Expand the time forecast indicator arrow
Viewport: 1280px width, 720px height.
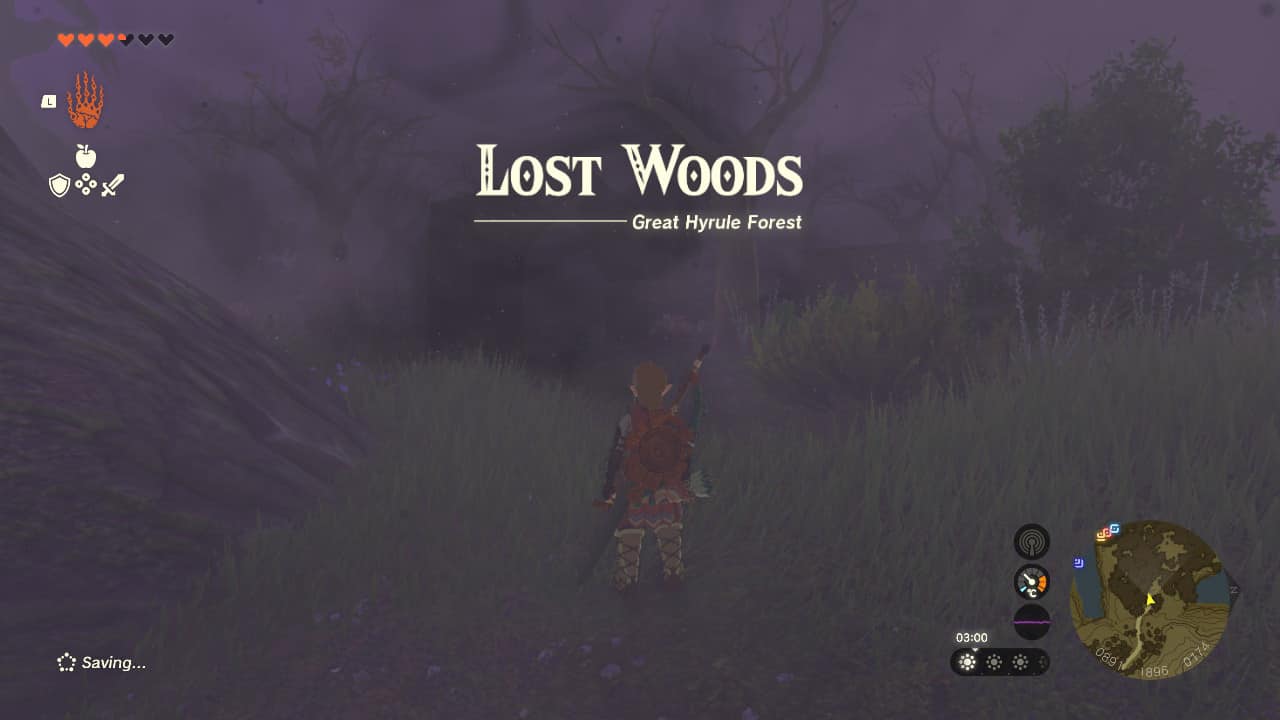coord(975,650)
